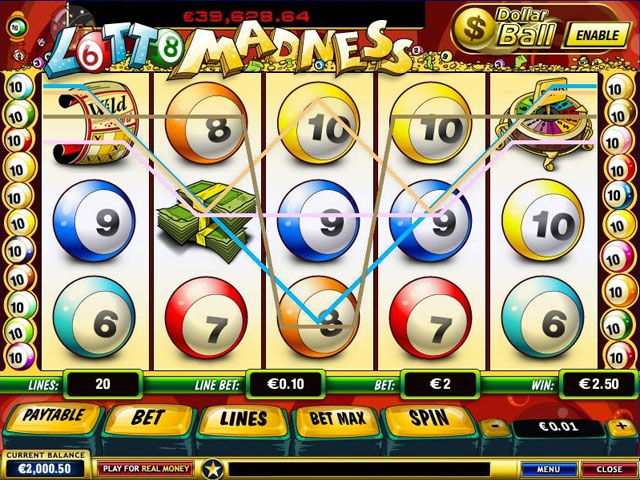Click Play For Real Money
The height and width of the screenshot is (480, 640).
[144, 468]
